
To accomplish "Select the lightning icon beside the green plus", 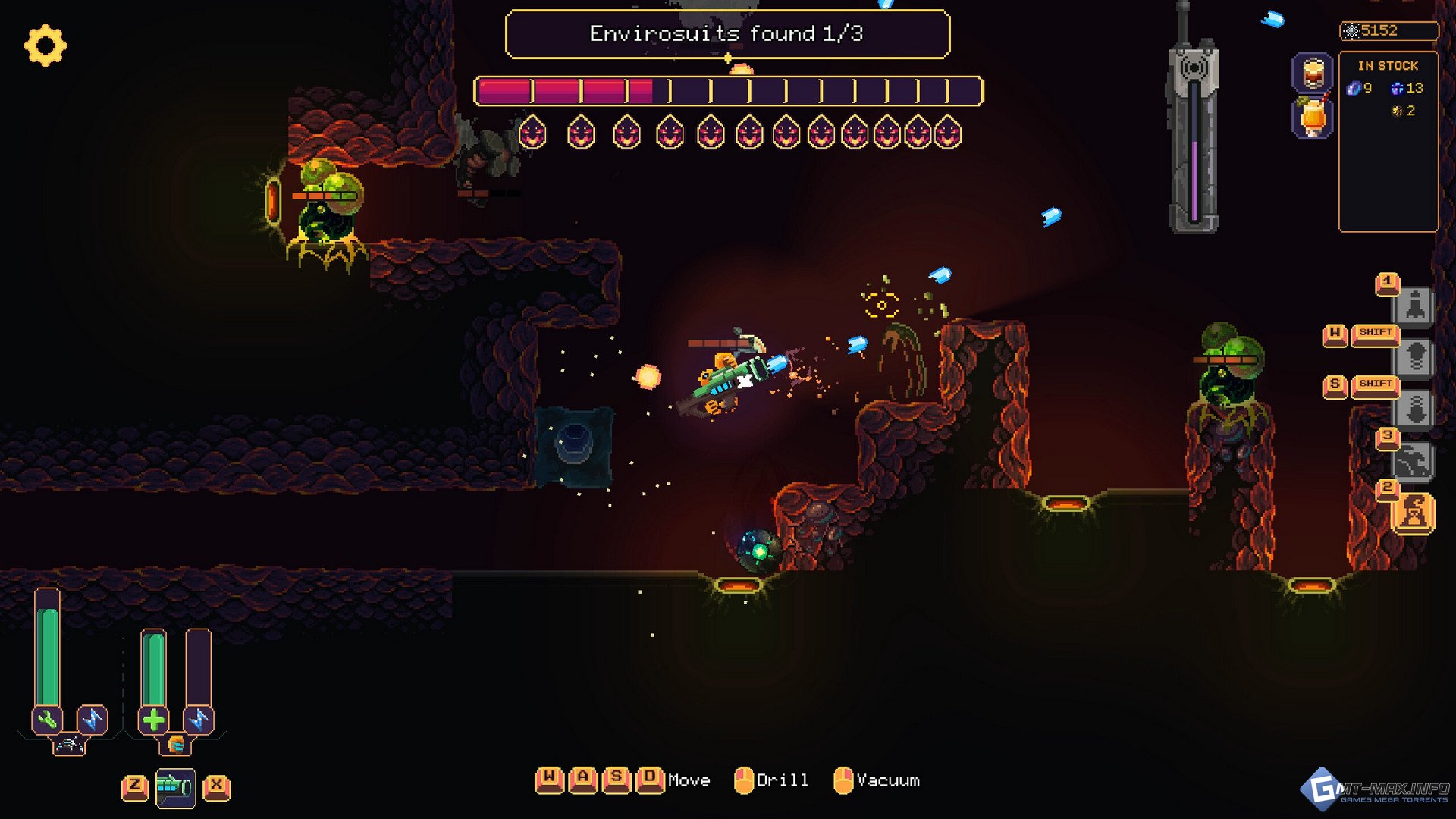I will coord(199,720).
